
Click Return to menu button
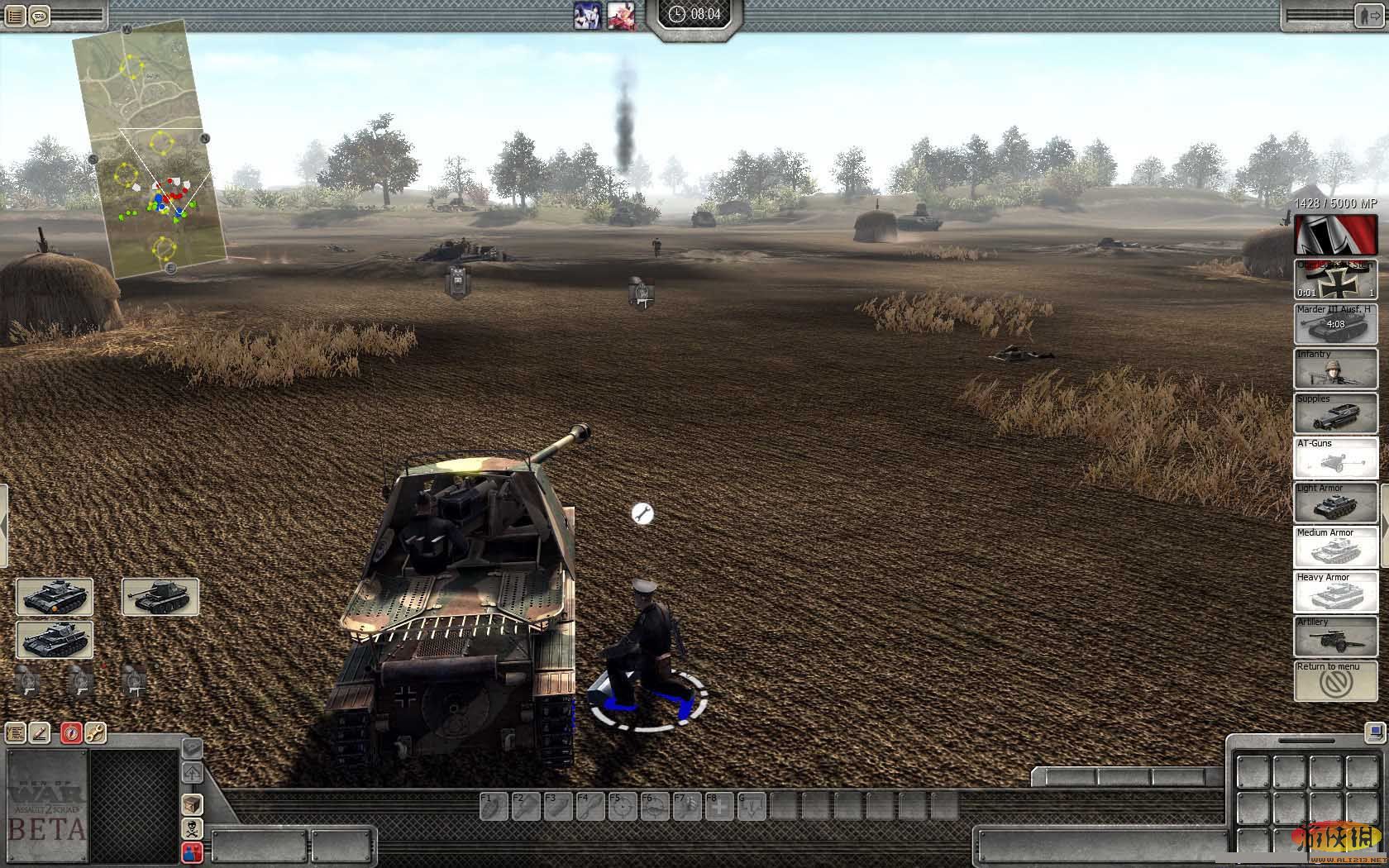(1335, 681)
